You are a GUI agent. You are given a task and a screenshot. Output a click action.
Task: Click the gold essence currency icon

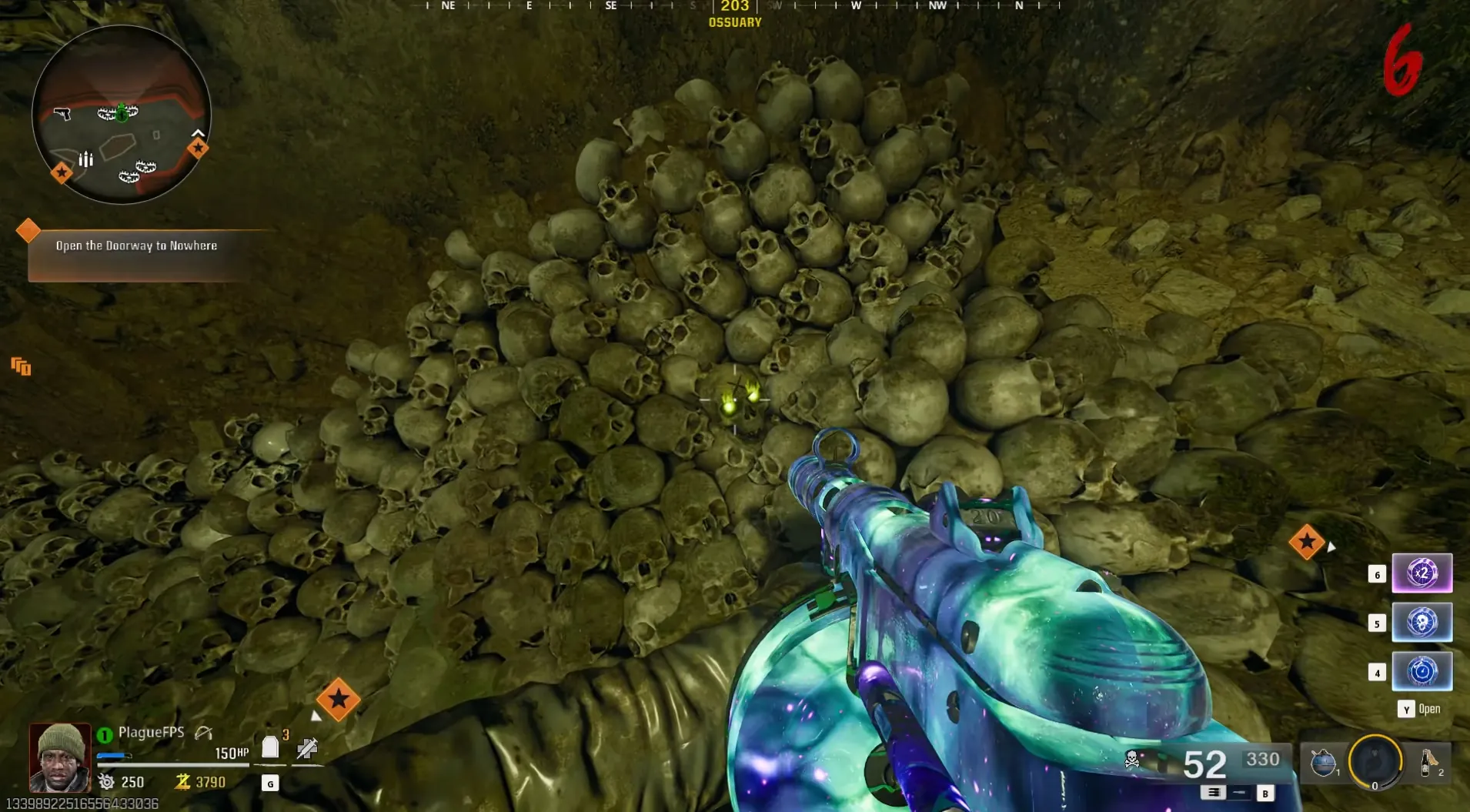point(182,782)
